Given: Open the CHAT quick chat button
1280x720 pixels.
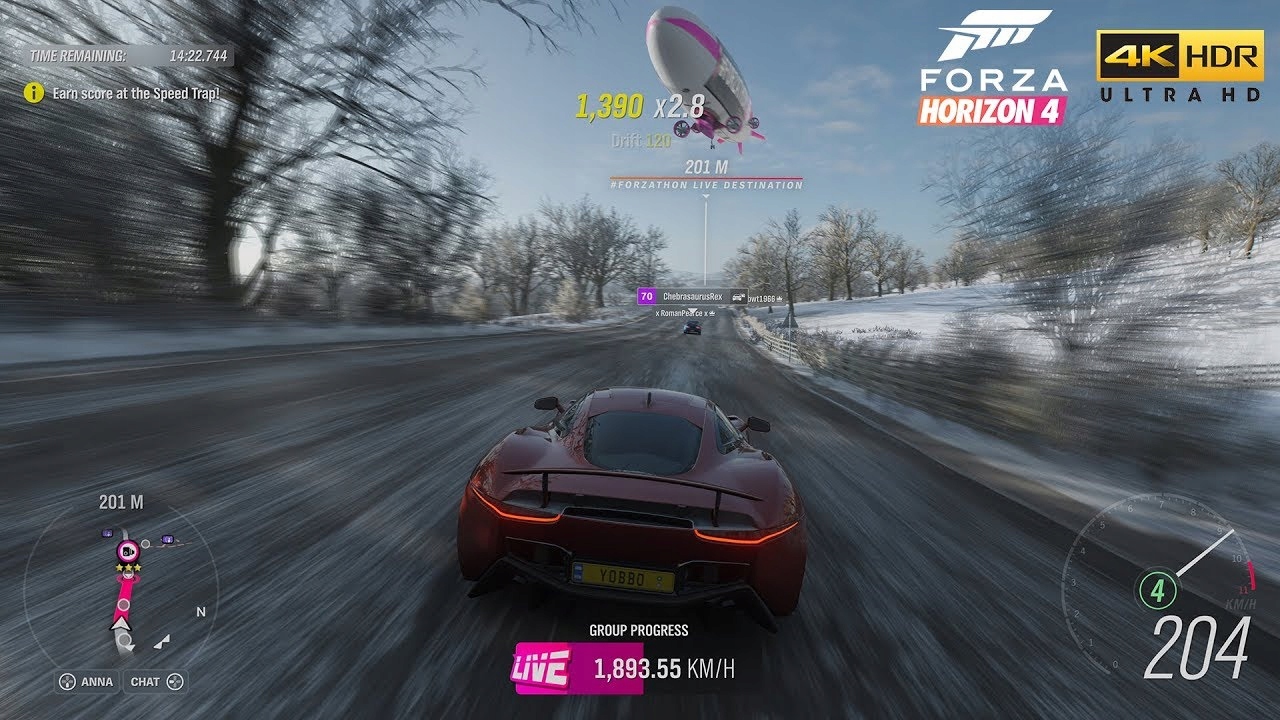Looking at the screenshot, I should pos(156,682).
